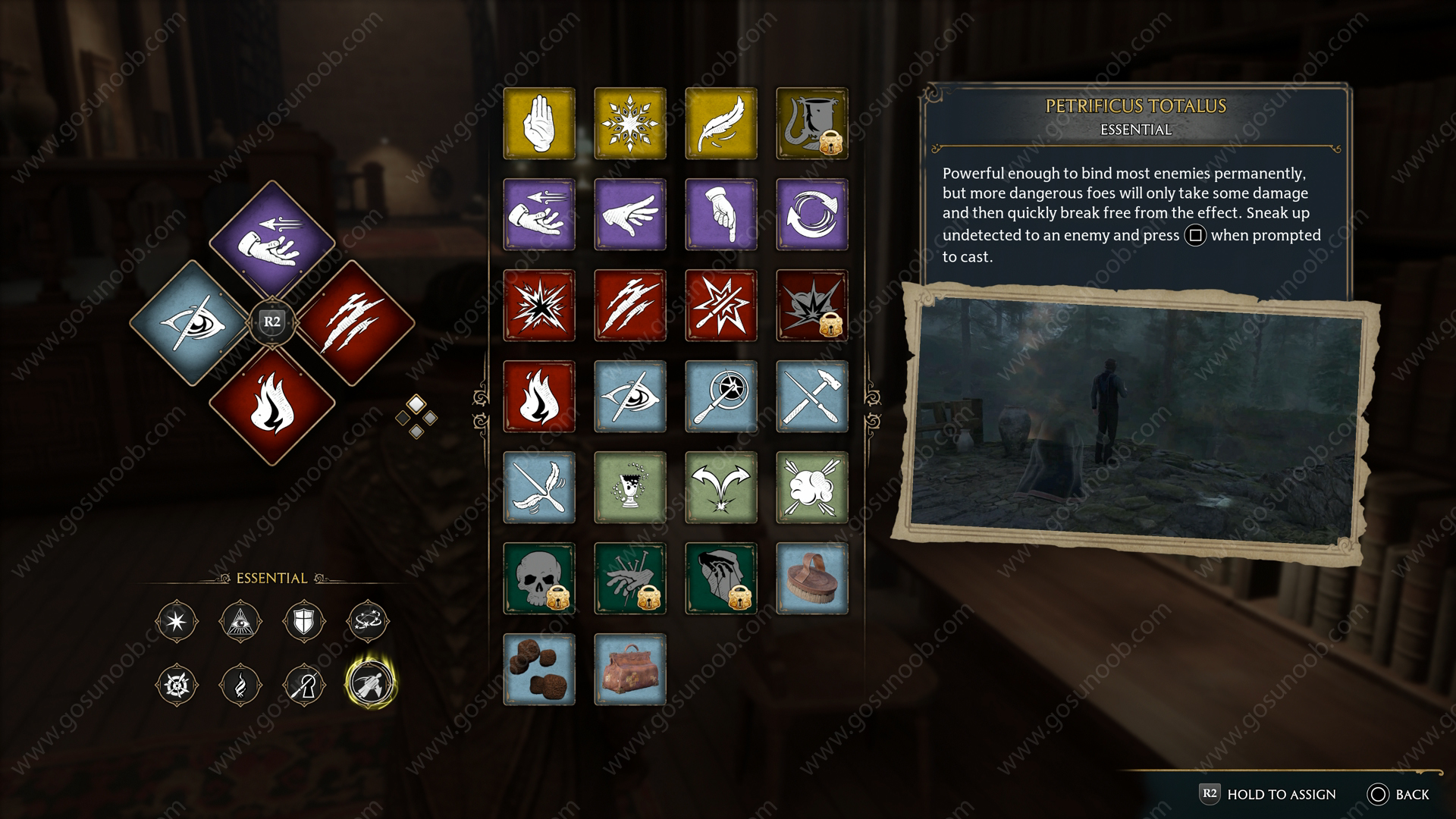1456x819 pixels.
Task: Select the Descendo pointing-finger spell
Action: pyautogui.click(x=720, y=215)
